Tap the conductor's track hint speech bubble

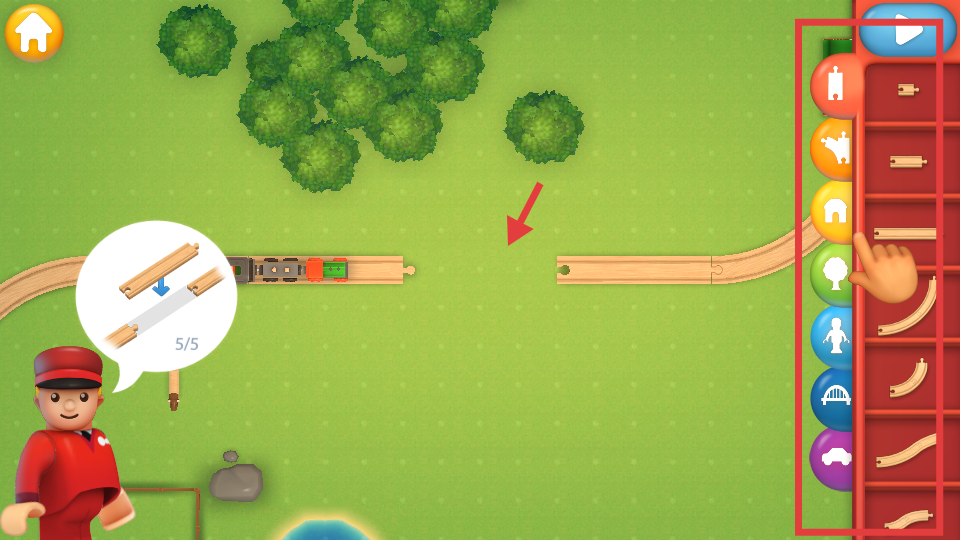pyautogui.click(x=156, y=296)
